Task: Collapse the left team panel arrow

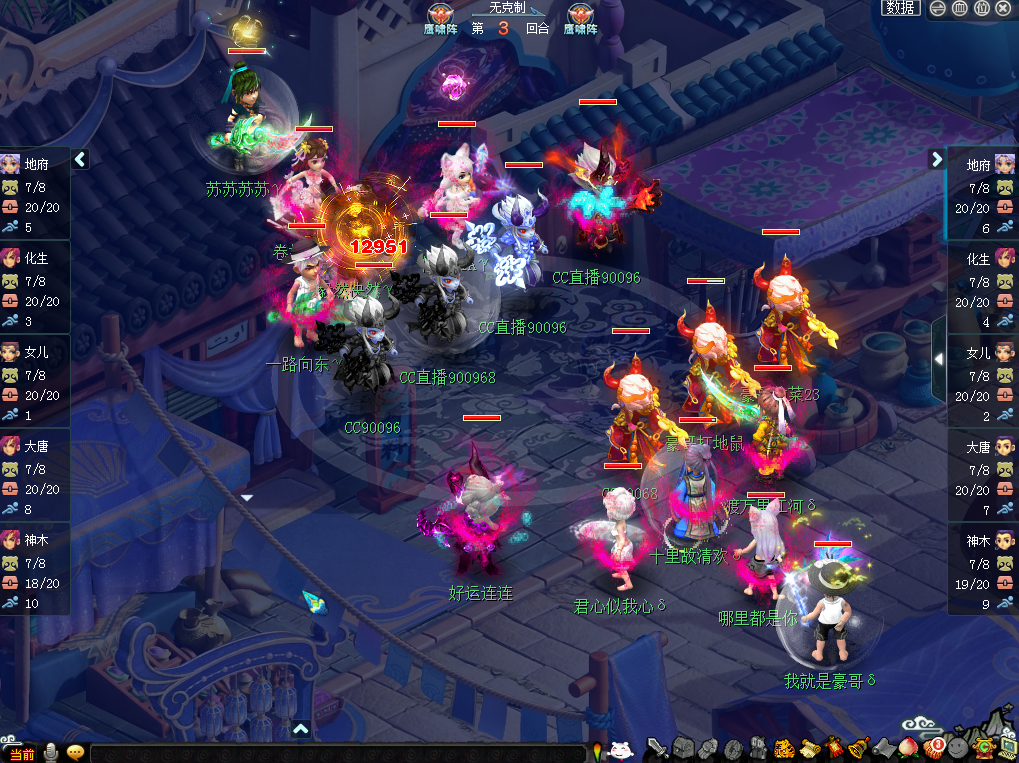Action: click(x=80, y=159)
